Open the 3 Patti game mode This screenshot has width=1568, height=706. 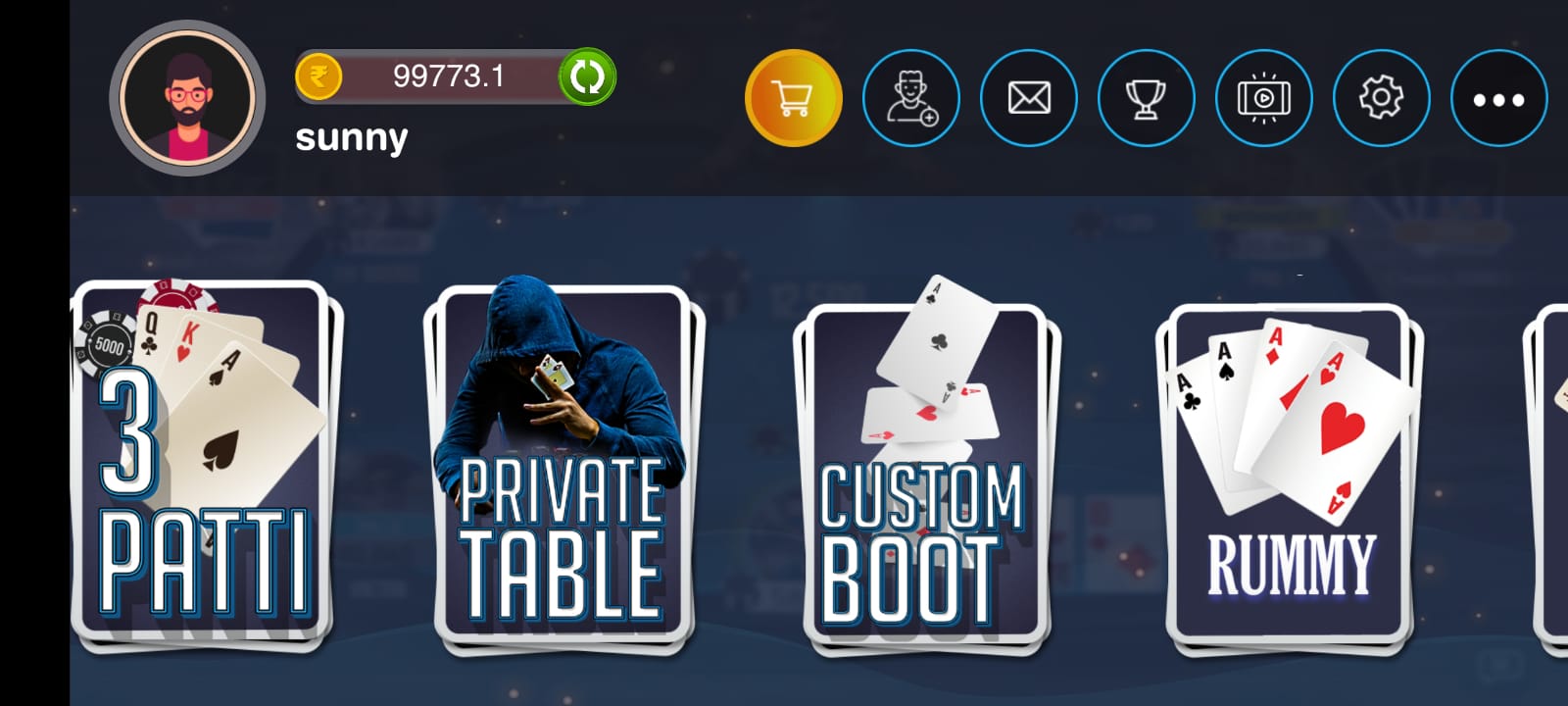(x=204, y=466)
